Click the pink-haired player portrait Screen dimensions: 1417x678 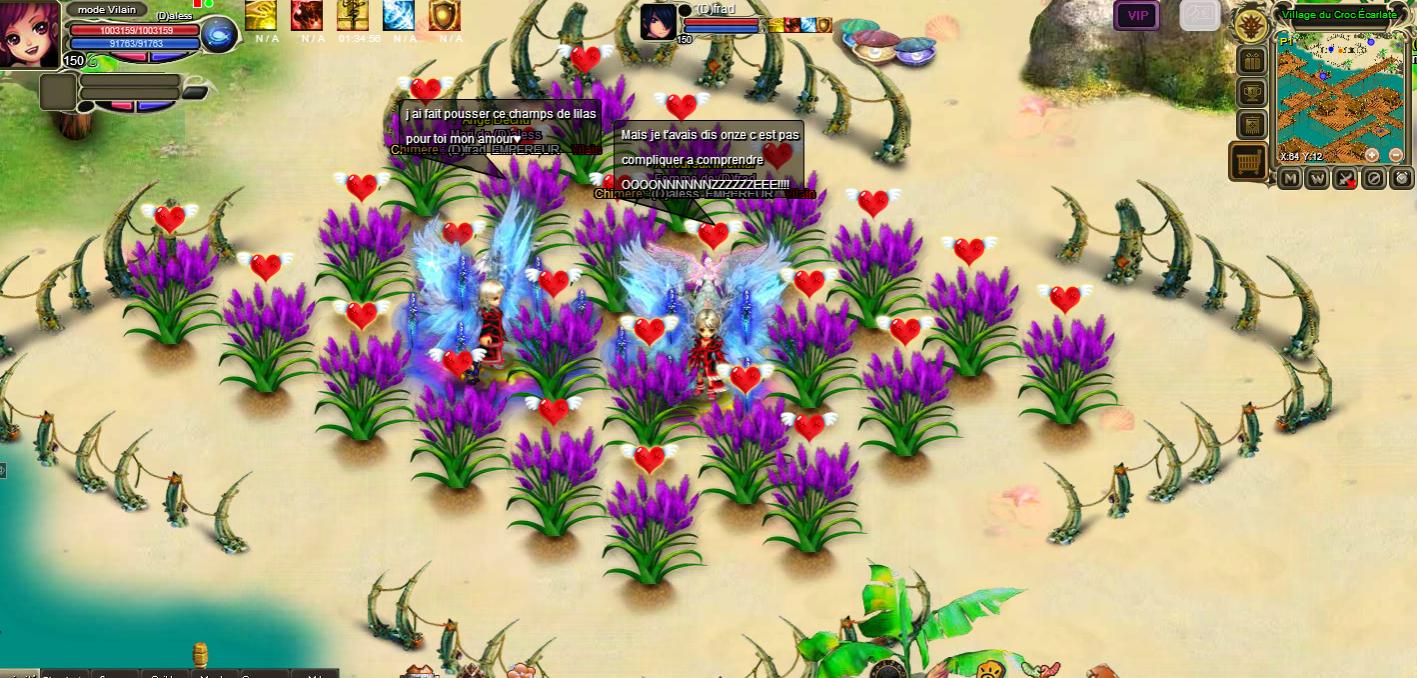30,35
